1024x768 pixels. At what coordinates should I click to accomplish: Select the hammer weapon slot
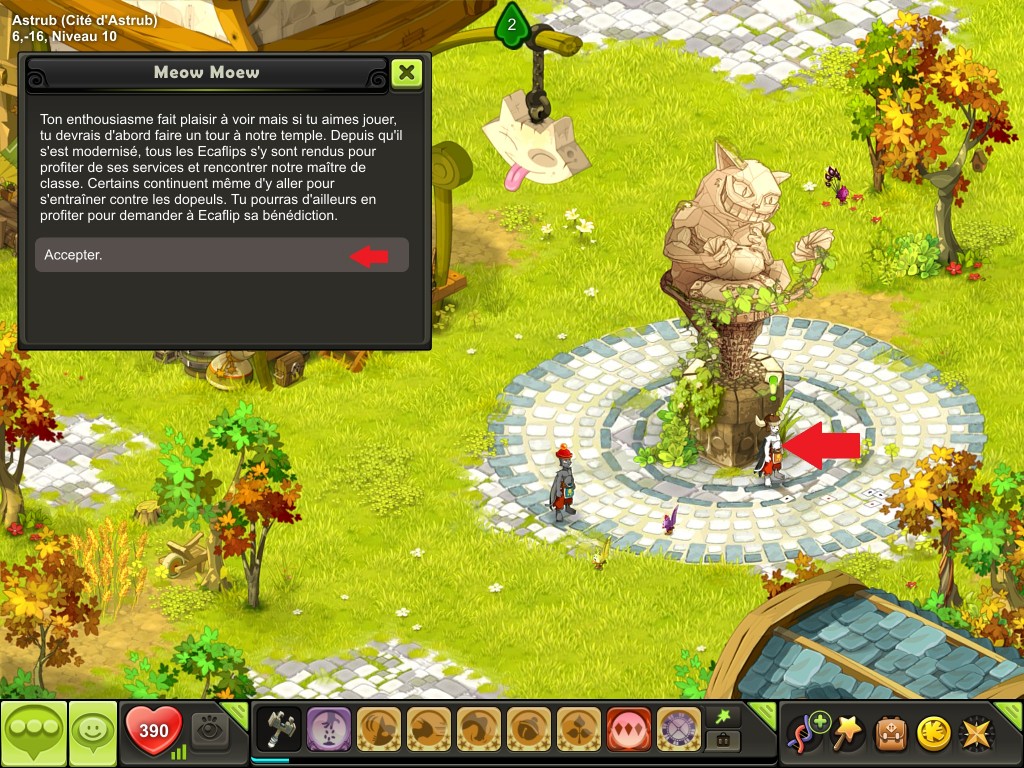click(279, 729)
